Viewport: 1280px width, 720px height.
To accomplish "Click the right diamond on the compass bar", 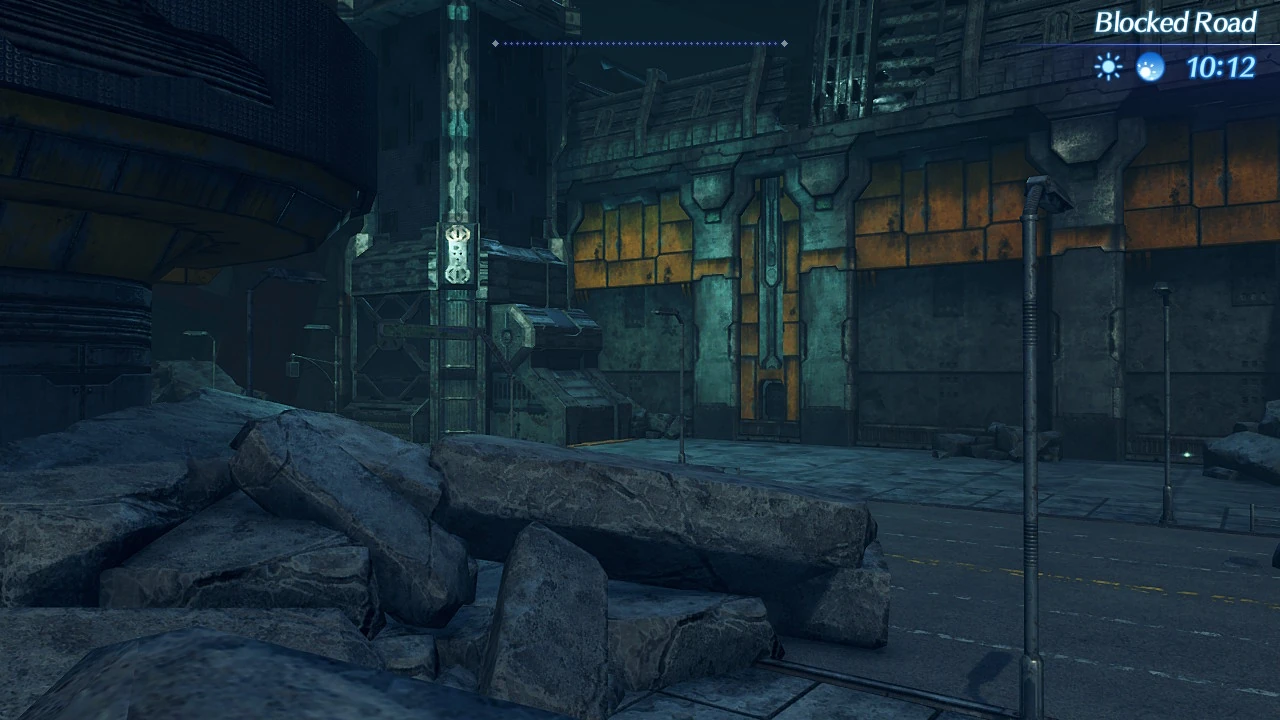I will [785, 43].
